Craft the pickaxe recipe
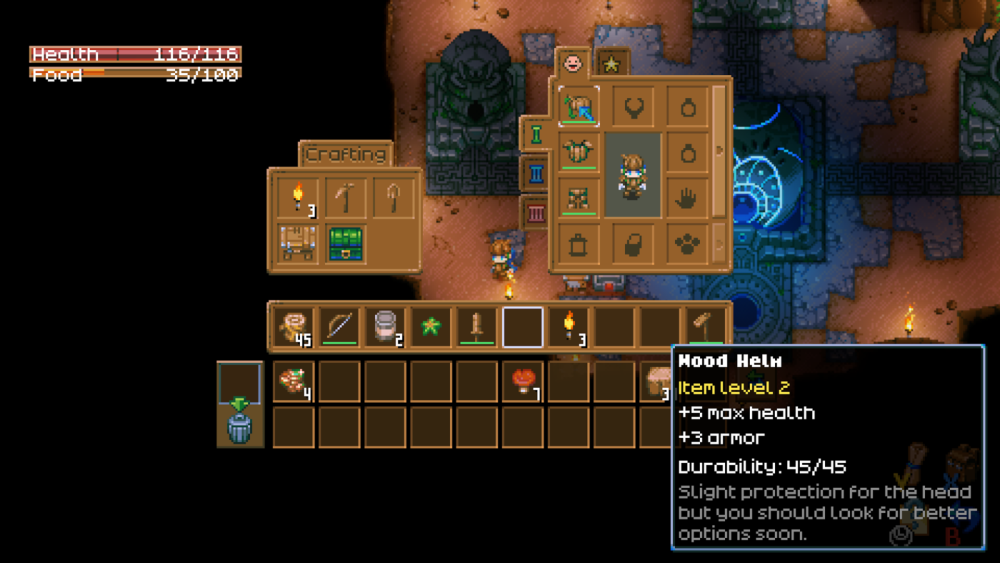 coord(345,197)
